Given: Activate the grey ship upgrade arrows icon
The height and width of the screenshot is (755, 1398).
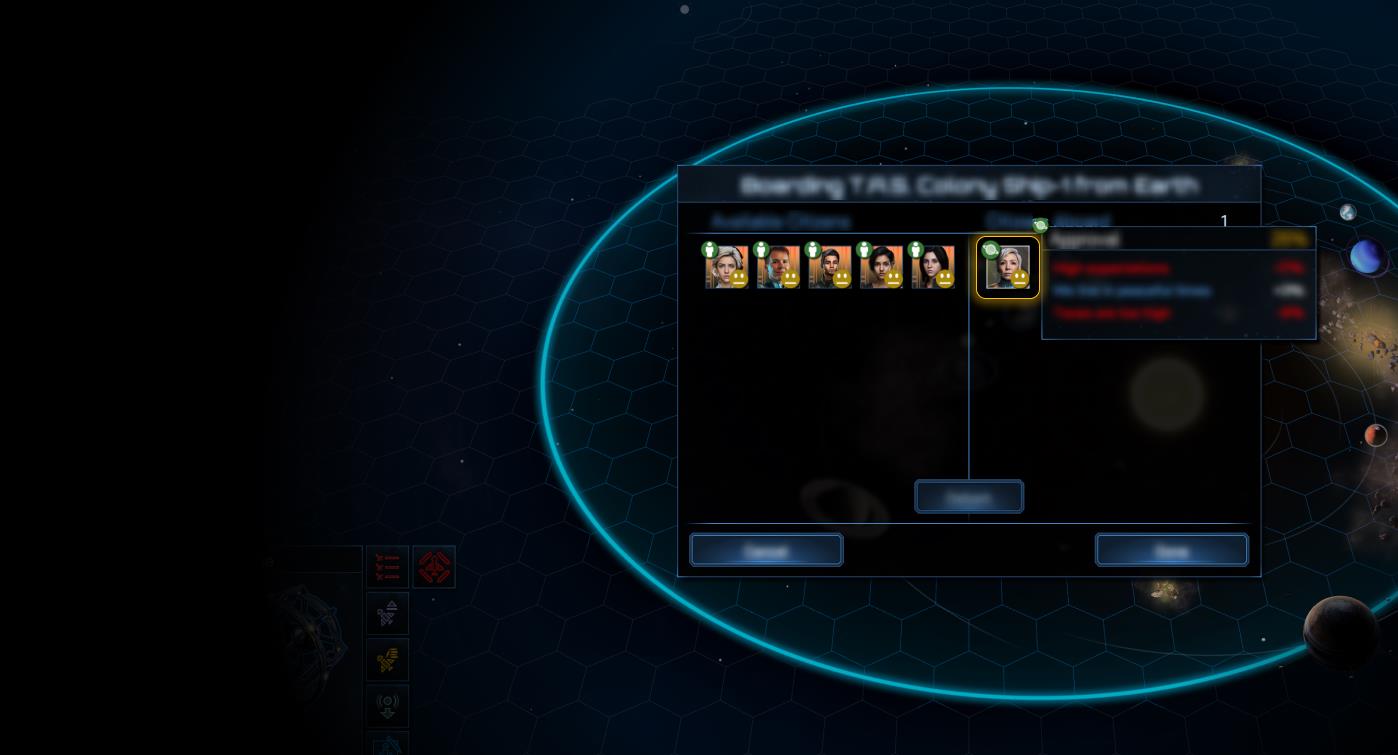Looking at the screenshot, I should coord(387,614).
